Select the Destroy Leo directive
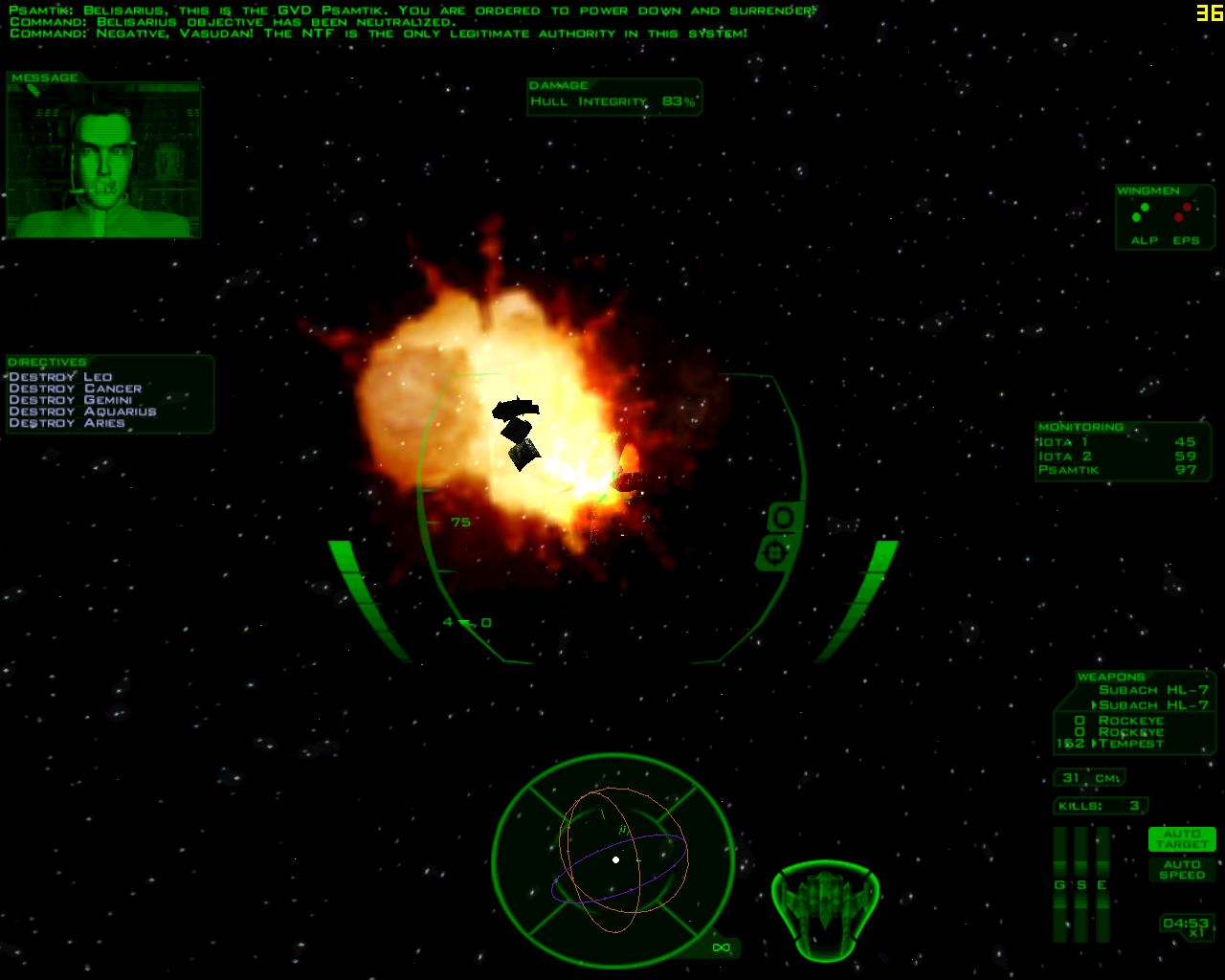 point(60,377)
